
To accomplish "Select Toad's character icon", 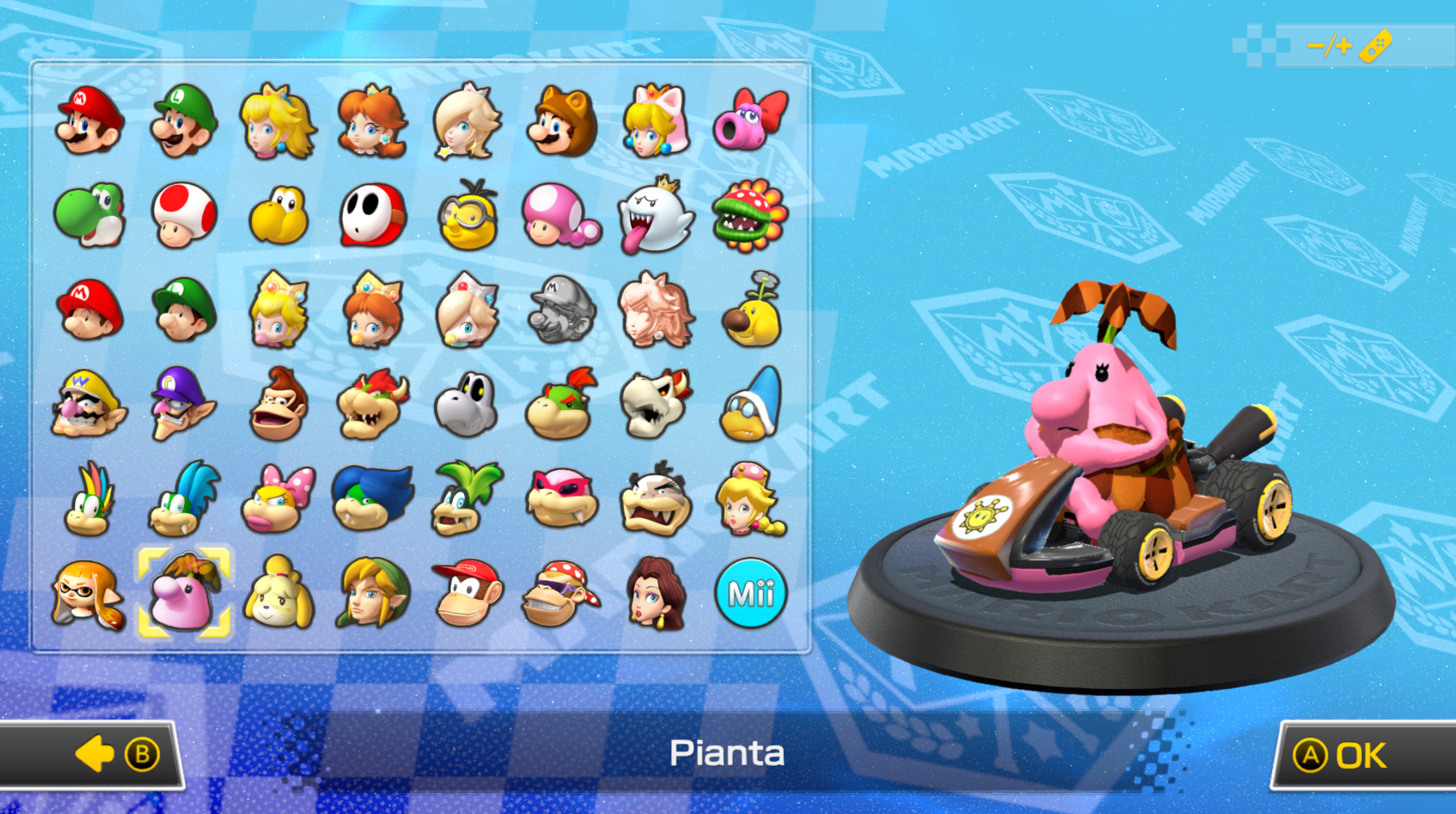I will pyautogui.click(x=183, y=216).
